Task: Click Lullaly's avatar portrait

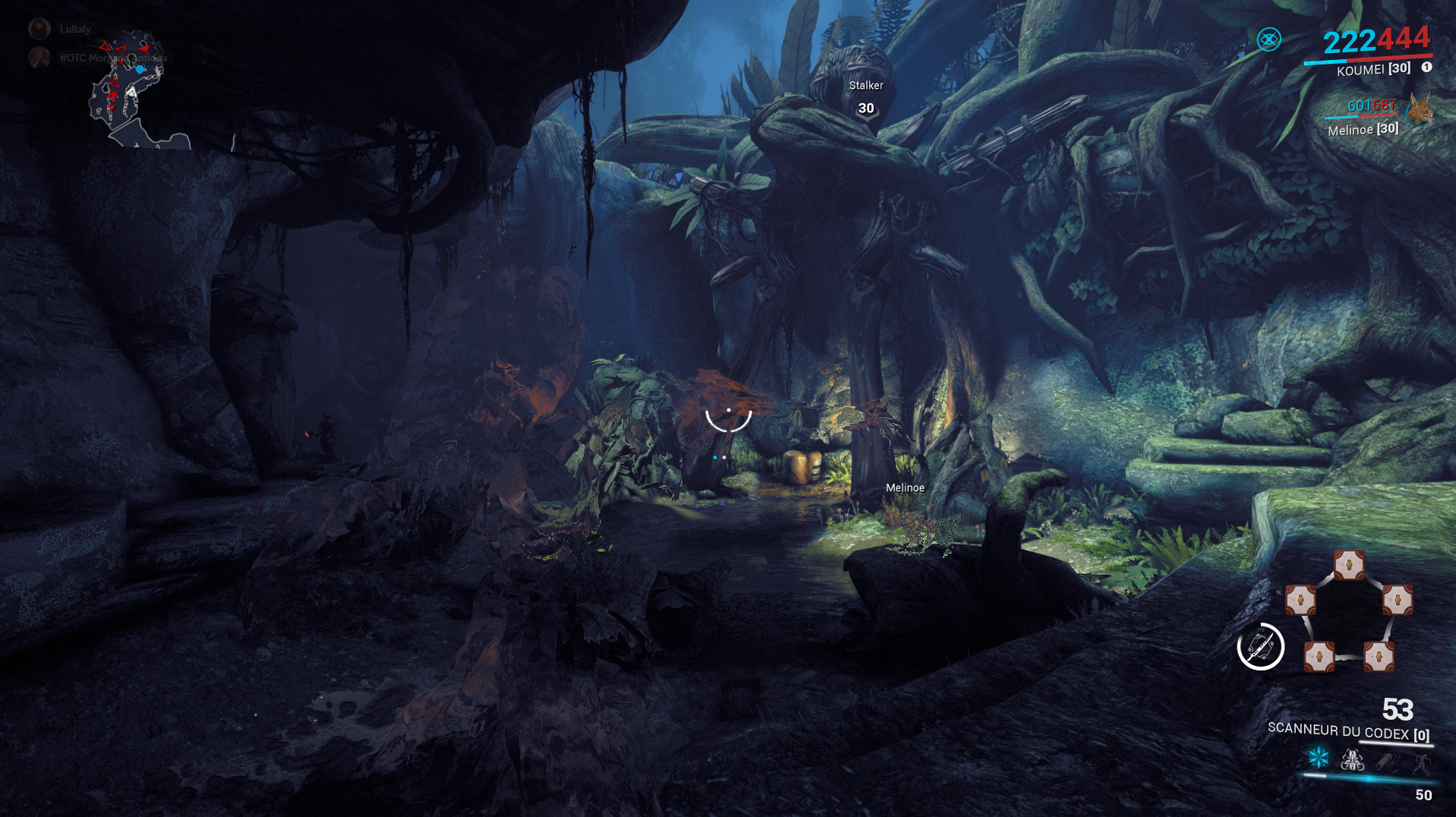Action: click(x=39, y=29)
